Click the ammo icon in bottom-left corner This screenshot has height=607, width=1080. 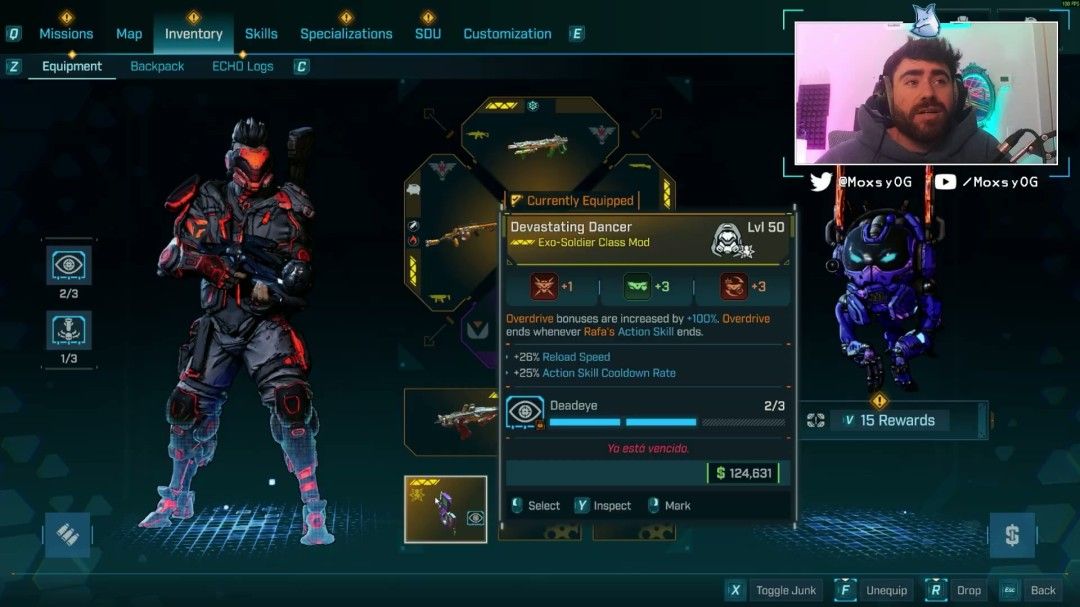(x=67, y=535)
